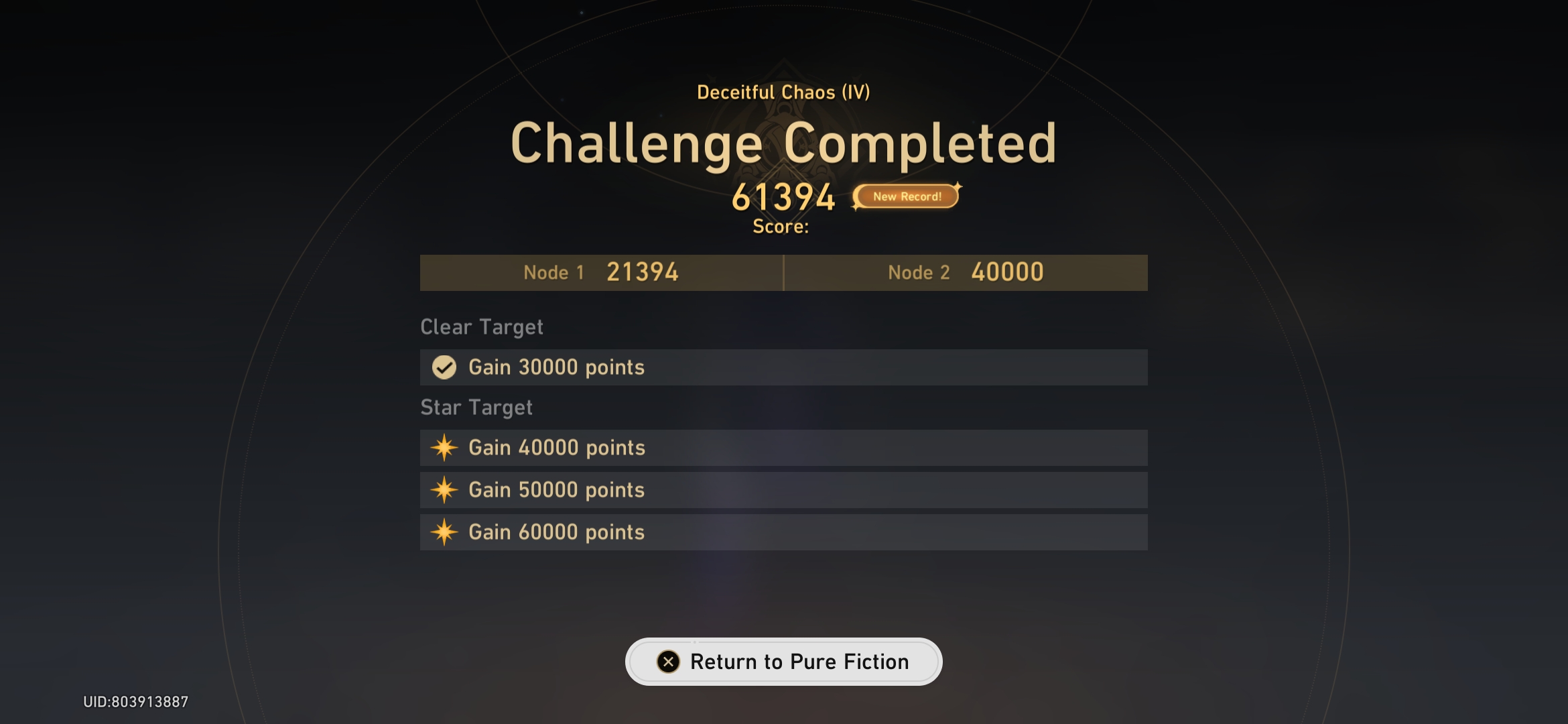Click the emblem behind Challenge Completed text

pyautogui.click(x=784, y=121)
